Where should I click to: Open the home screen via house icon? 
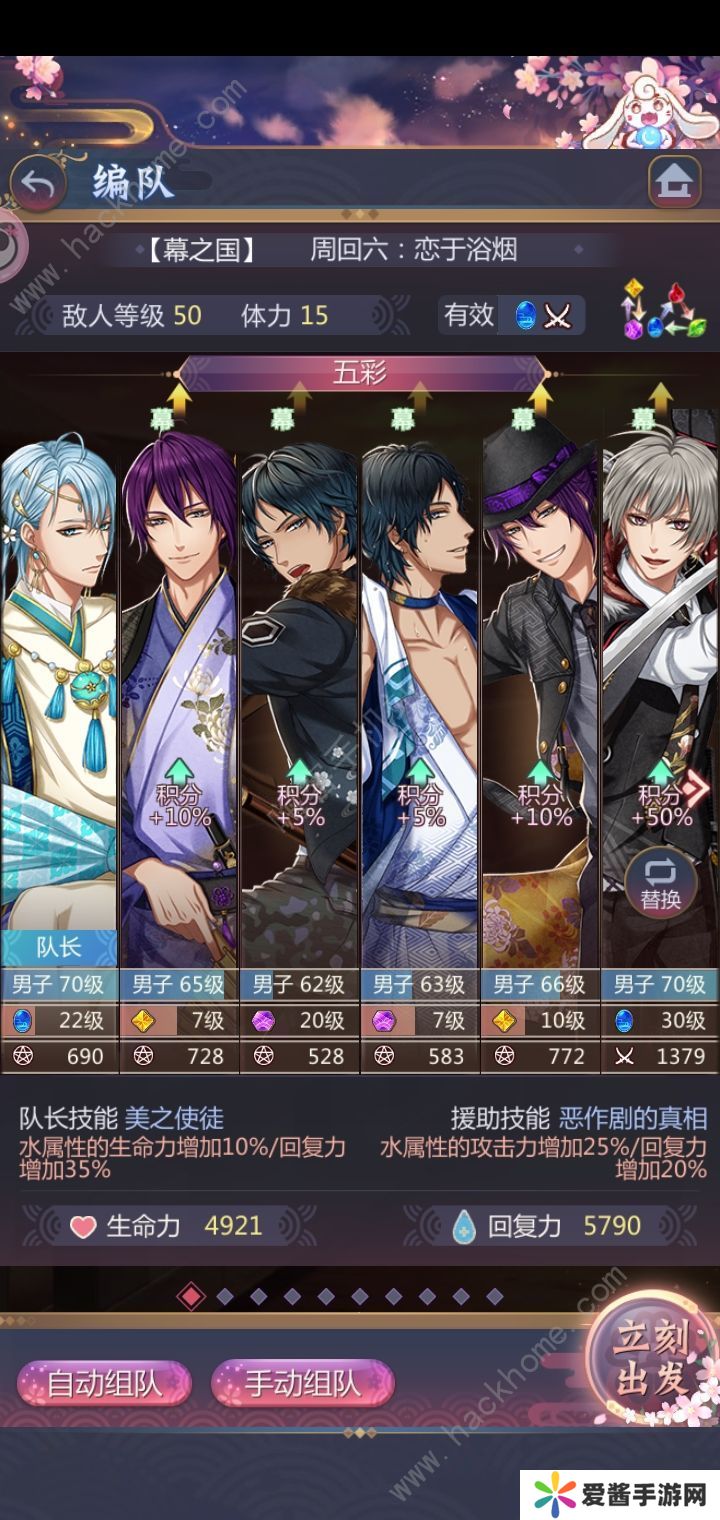(674, 182)
